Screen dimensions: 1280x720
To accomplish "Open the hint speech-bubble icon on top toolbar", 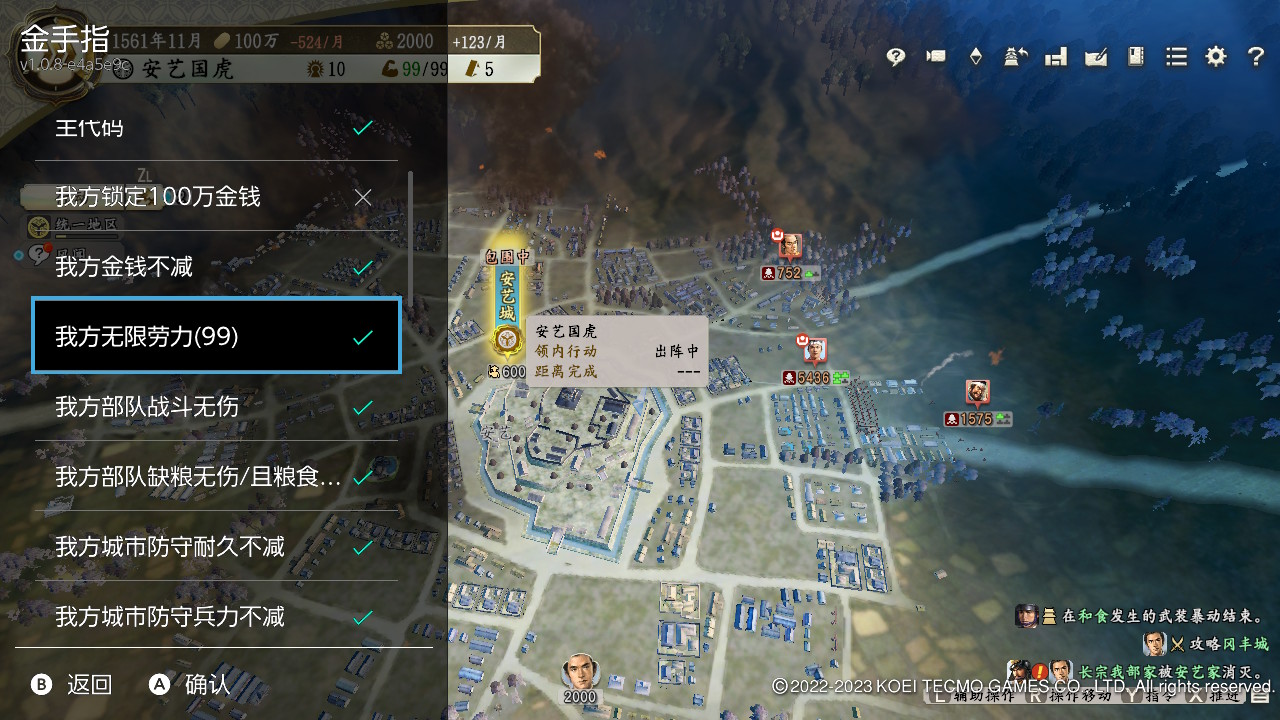I will click(x=895, y=57).
